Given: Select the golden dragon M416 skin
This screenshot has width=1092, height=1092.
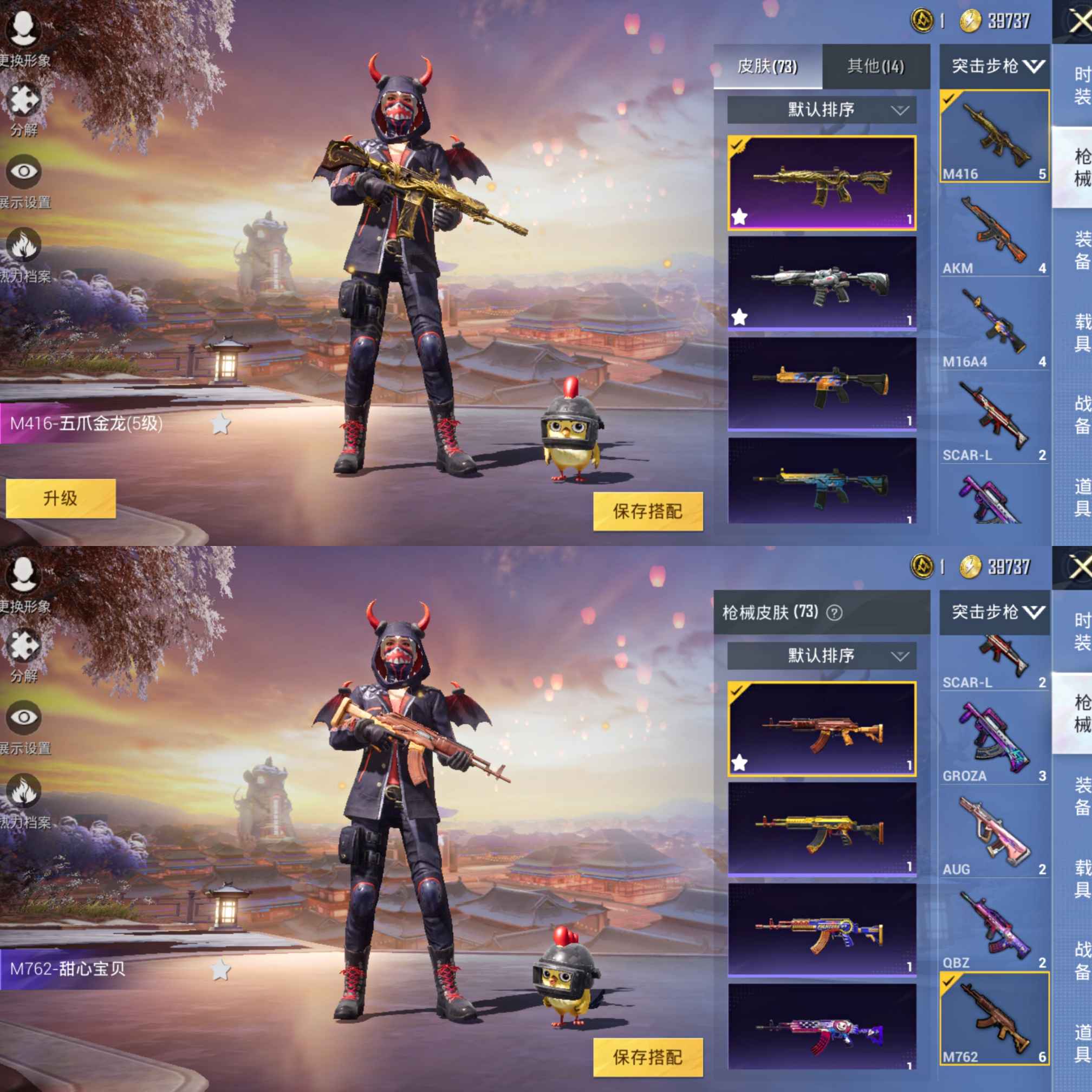Looking at the screenshot, I should pos(821,183).
